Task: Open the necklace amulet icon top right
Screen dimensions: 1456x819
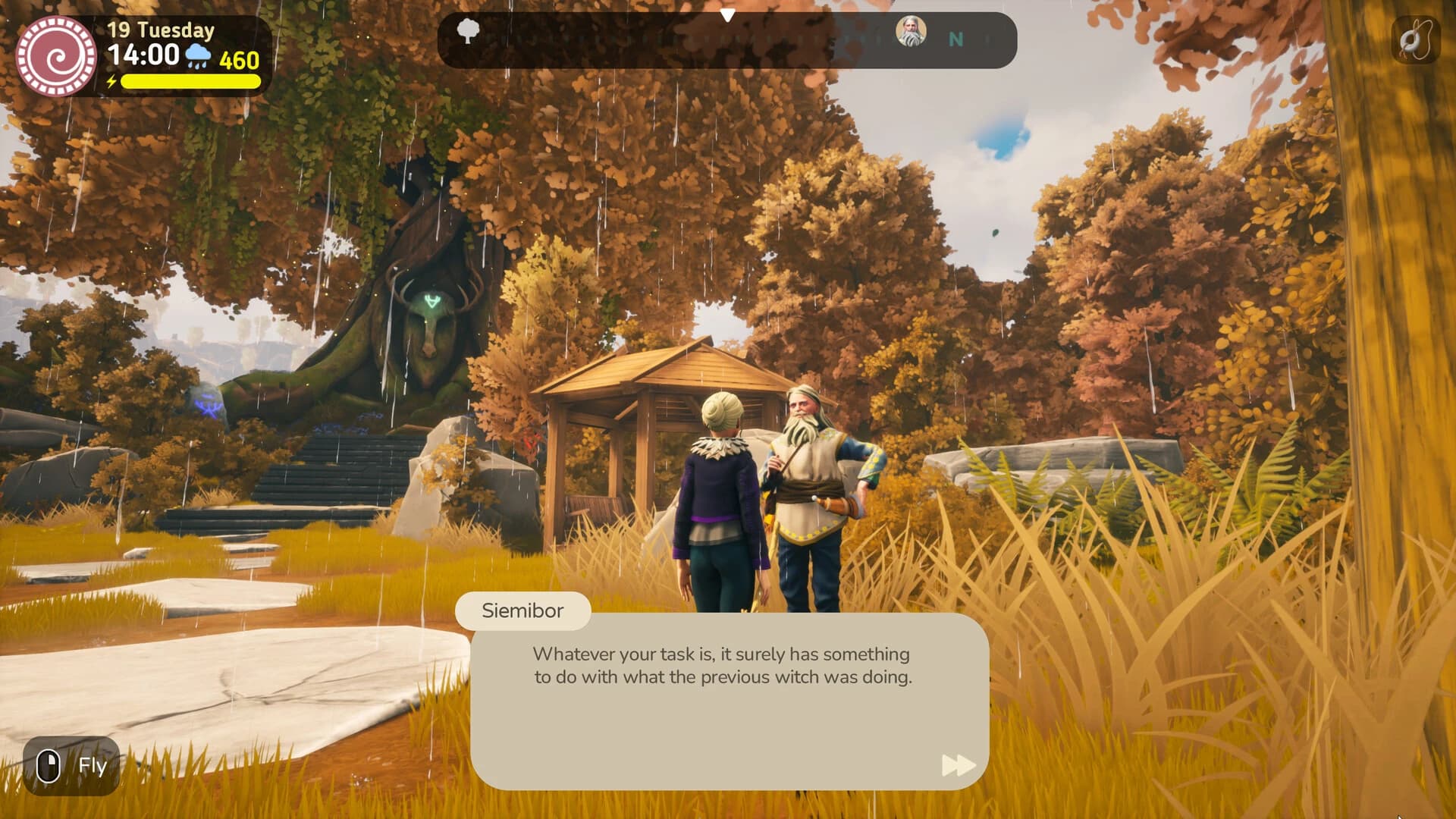Action: pyautogui.click(x=1417, y=38)
